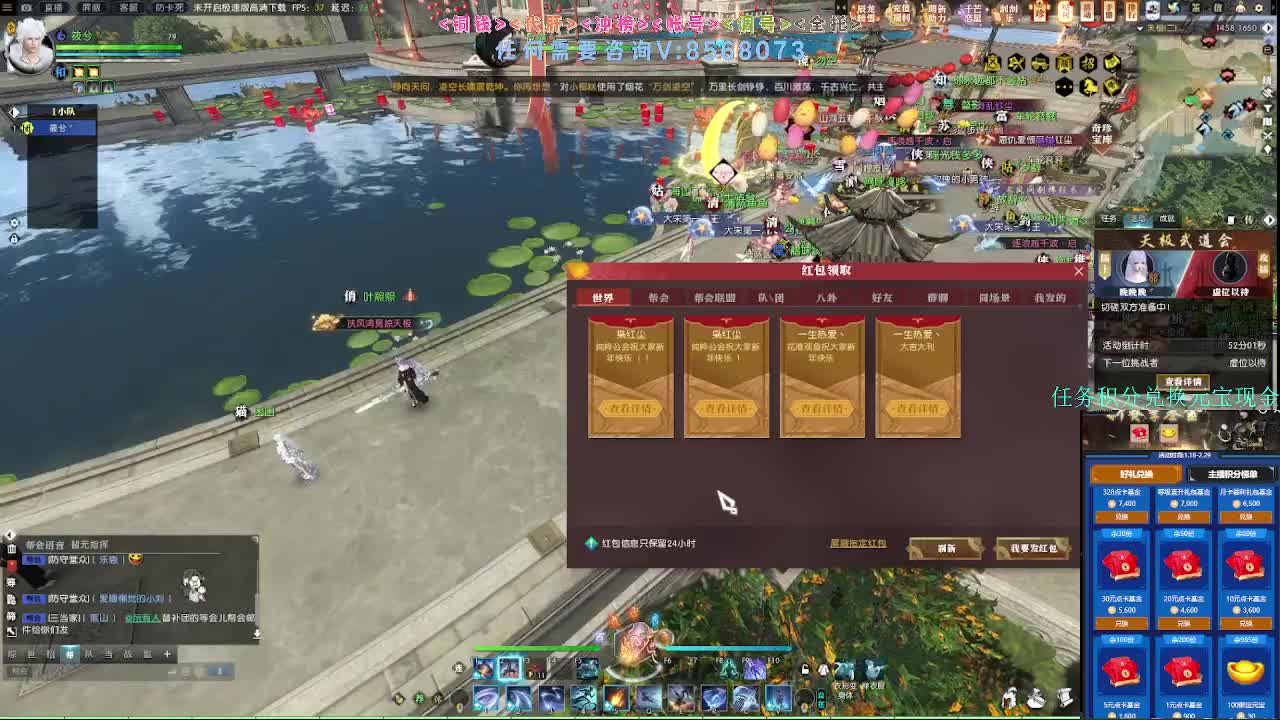Image resolution: width=1280 pixels, height=720 pixels.
Task: Click the gold ingot icon in the points panel
Action: [1243, 672]
